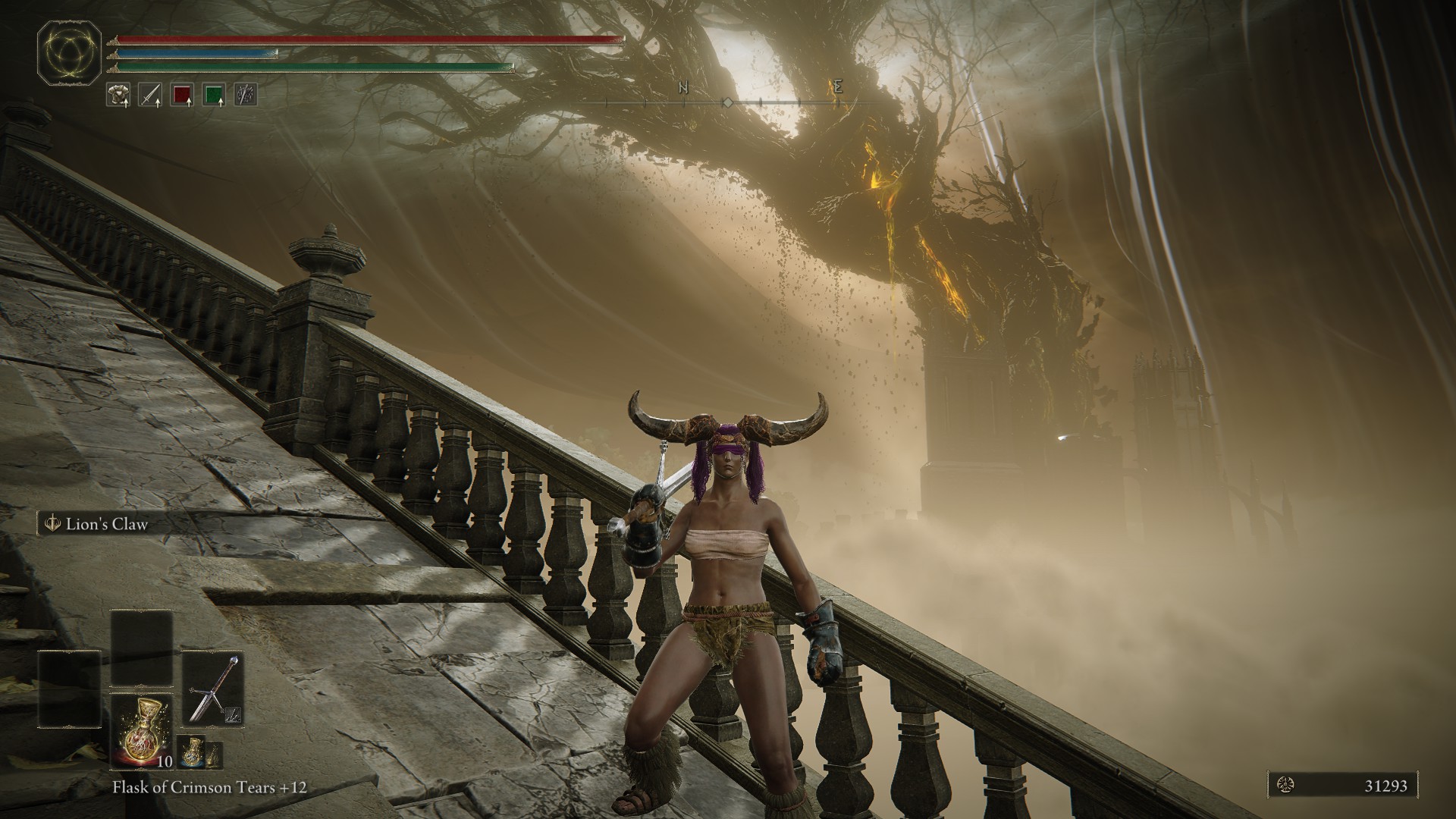Click the sword attack buff status icon
1456x819 pixels.
(149, 94)
